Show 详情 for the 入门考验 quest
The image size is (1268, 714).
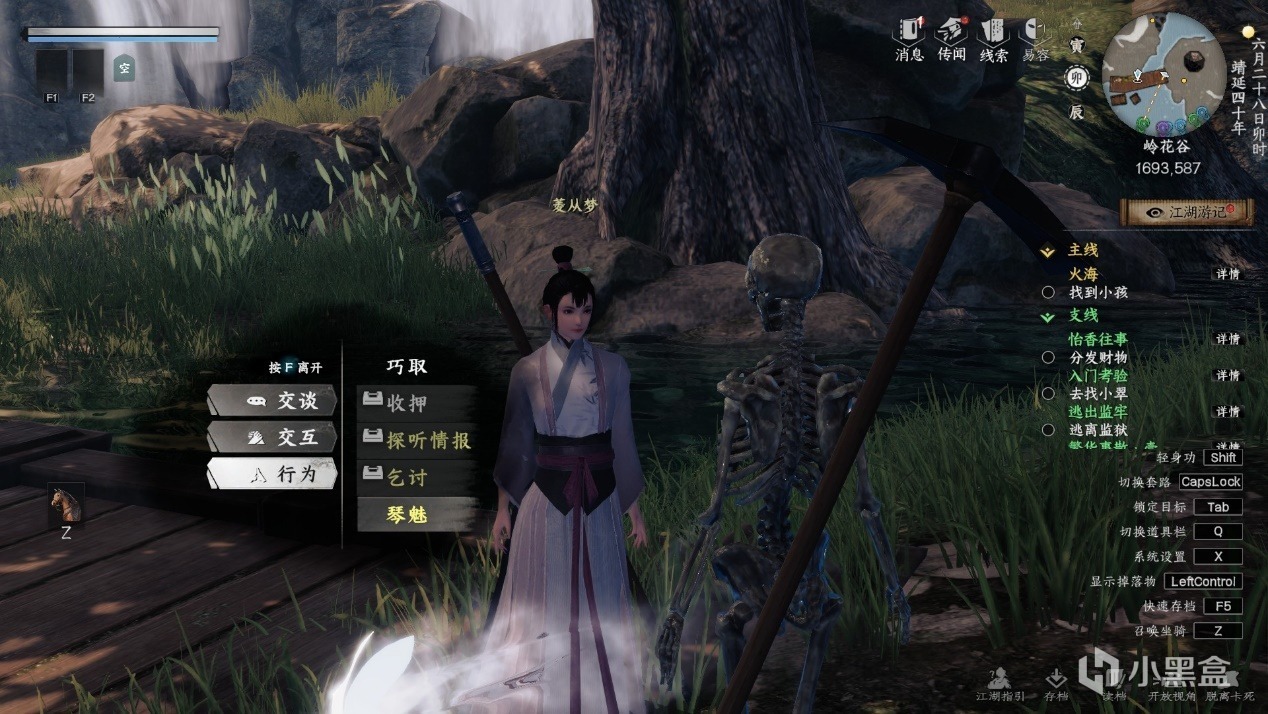pyautogui.click(x=1227, y=375)
